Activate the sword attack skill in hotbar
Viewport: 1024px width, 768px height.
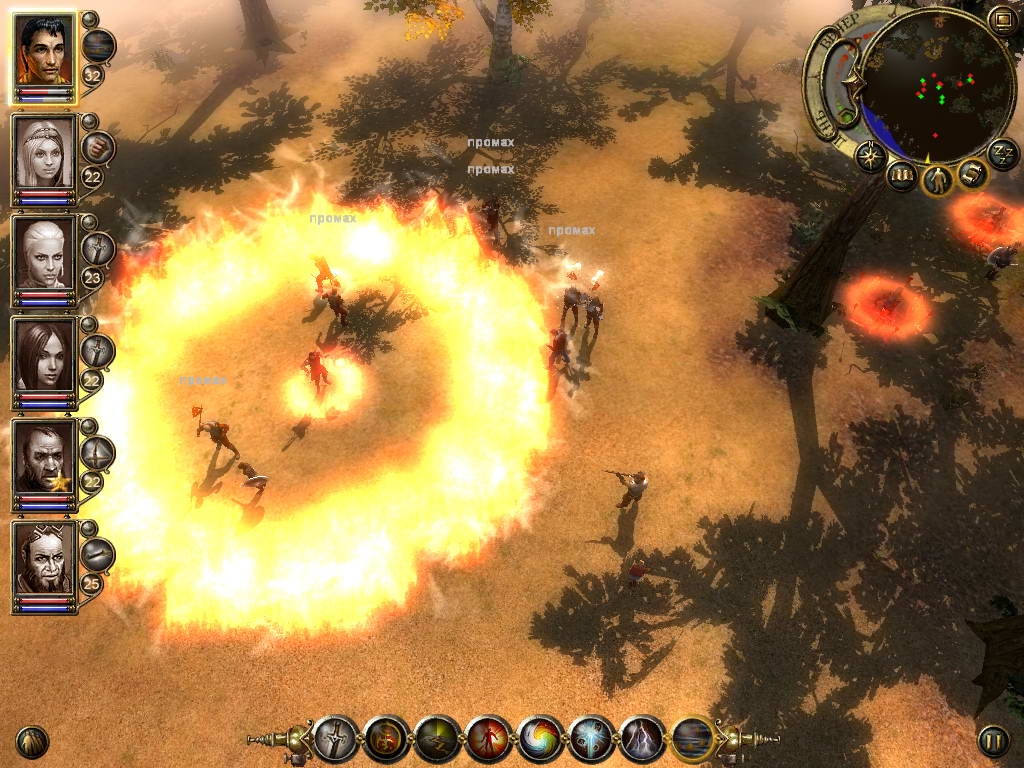click(x=336, y=740)
